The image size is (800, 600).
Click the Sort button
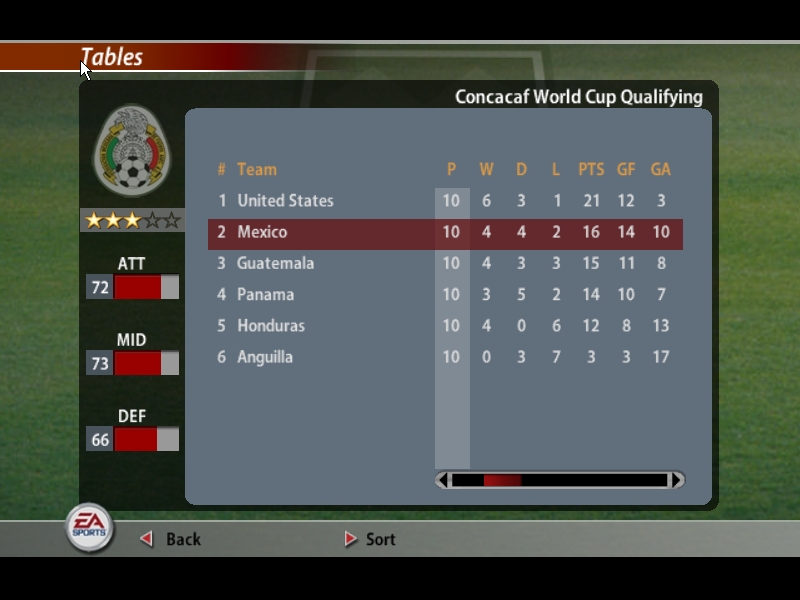coord(371,539)
